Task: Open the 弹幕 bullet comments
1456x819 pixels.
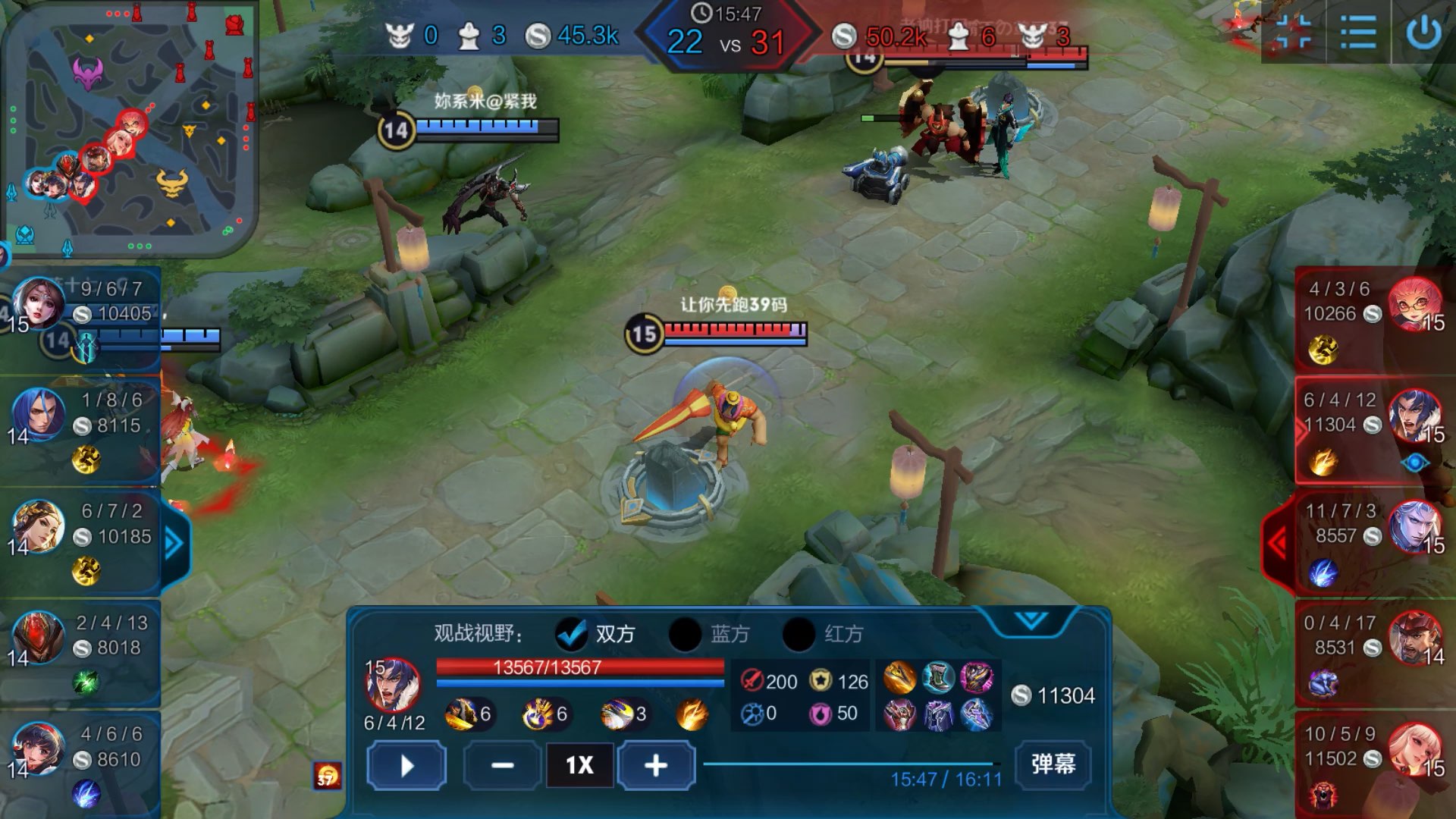Action: [1053, 764]
